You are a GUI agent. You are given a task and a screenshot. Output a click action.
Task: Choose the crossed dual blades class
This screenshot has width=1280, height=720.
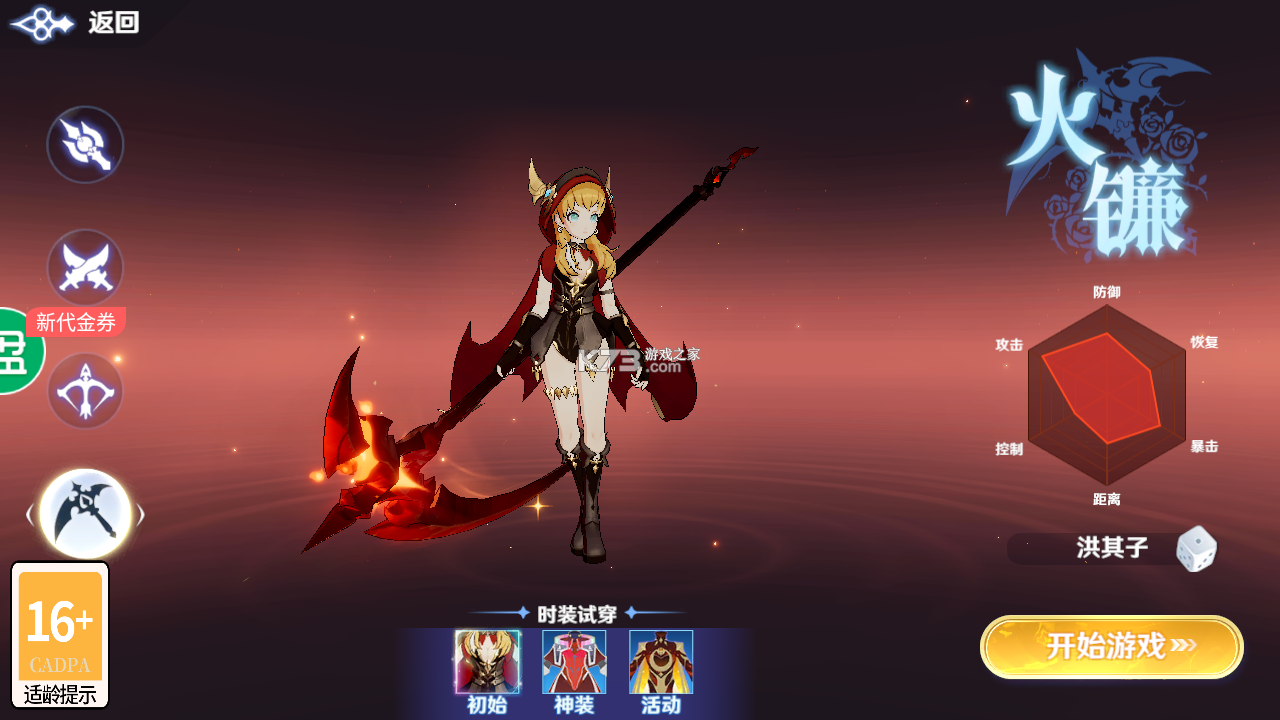(x=85, y=267)
